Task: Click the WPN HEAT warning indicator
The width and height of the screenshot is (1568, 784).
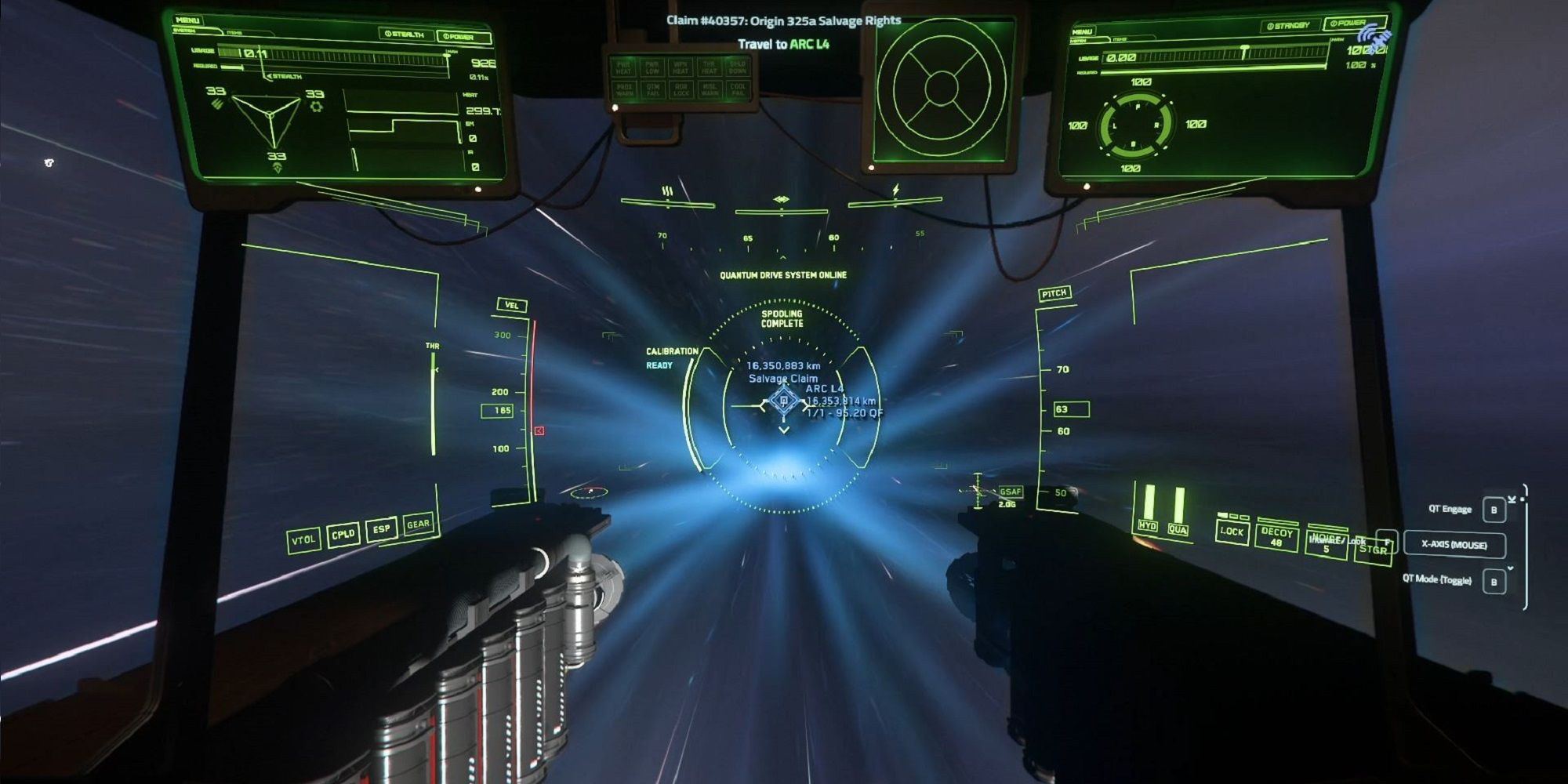Action: point(681,67)
